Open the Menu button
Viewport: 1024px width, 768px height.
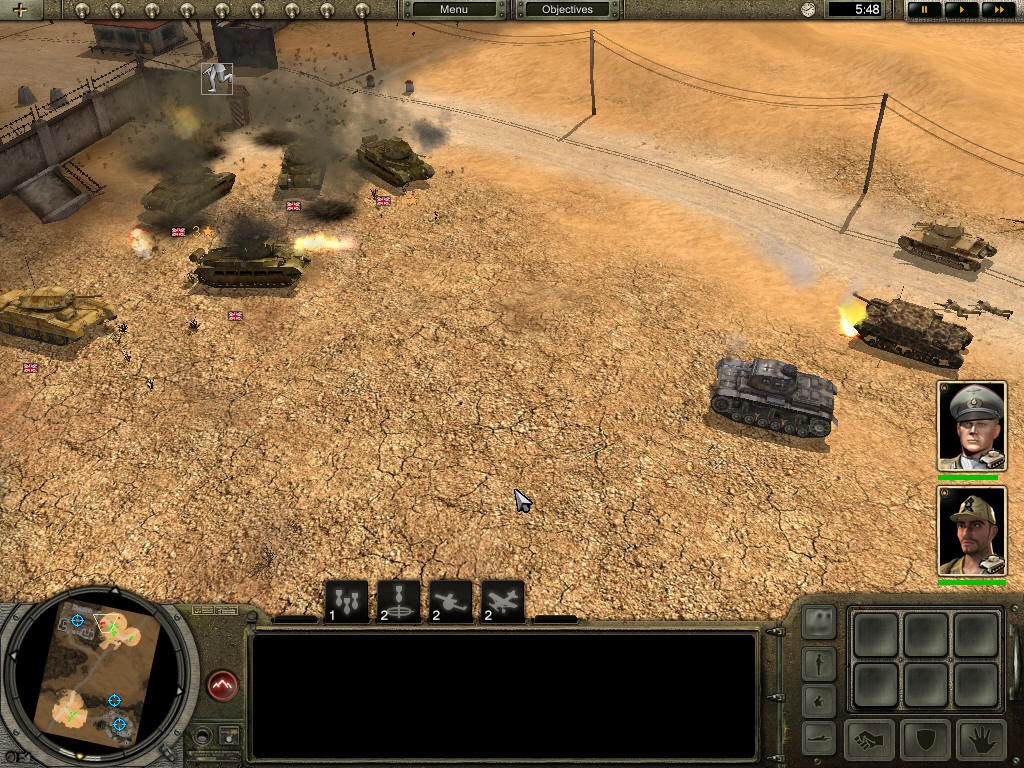[x=453, y=10]
